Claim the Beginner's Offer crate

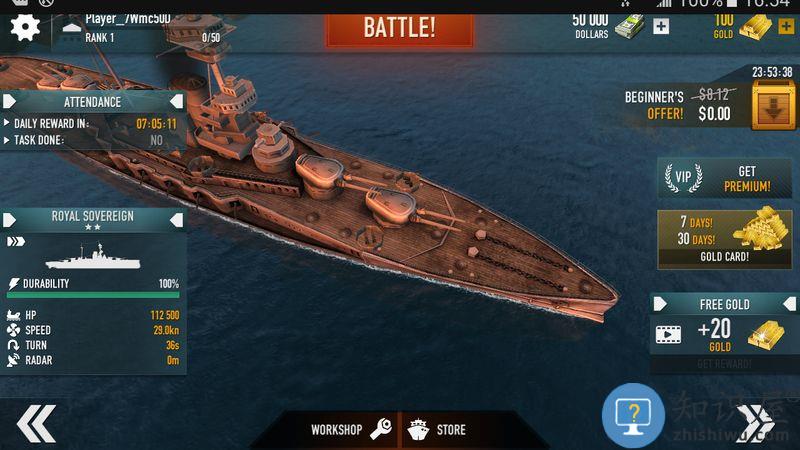coord(773,106)
